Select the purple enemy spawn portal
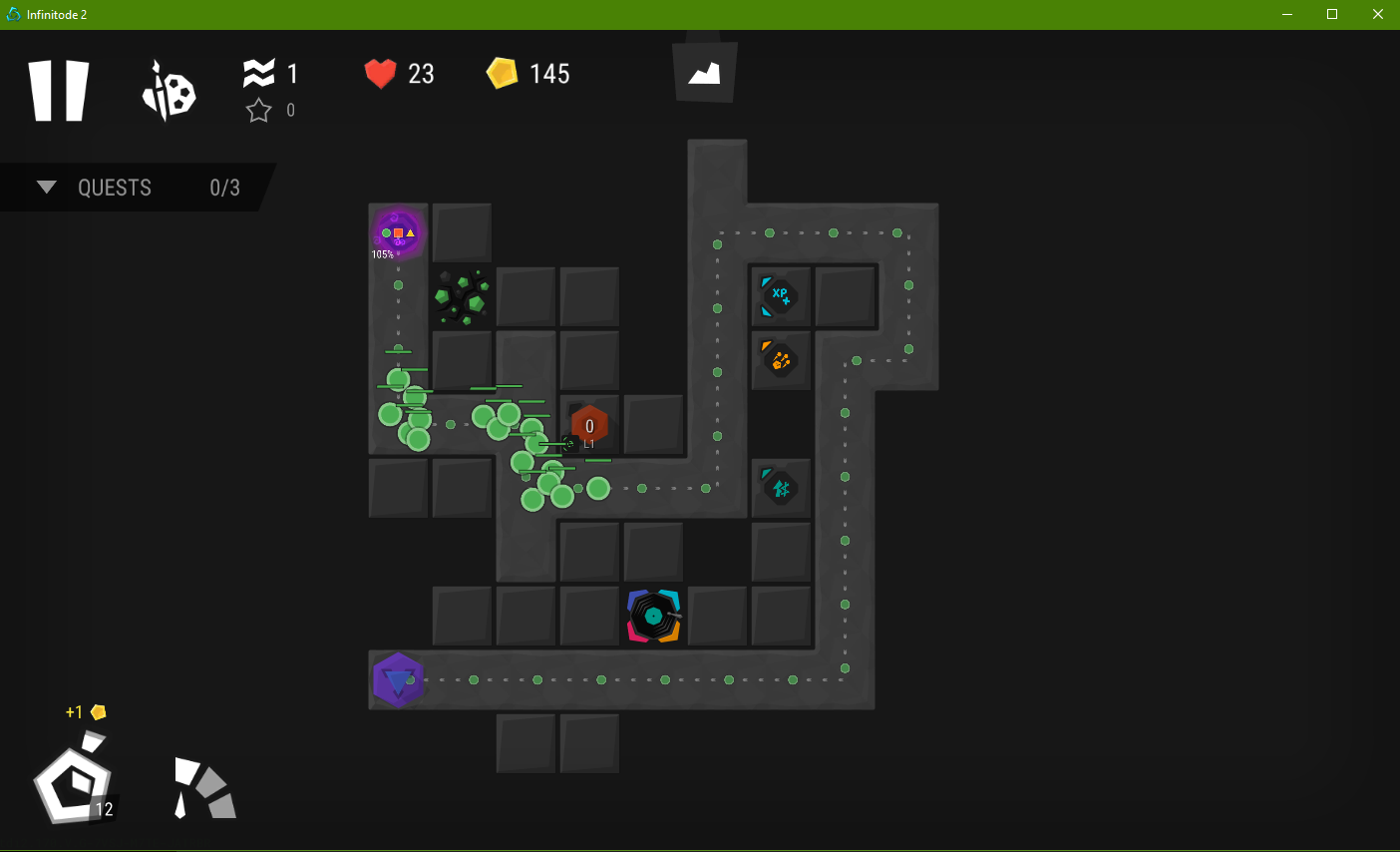This screenshot has width=1400, height=852. (x=398, y=233)
